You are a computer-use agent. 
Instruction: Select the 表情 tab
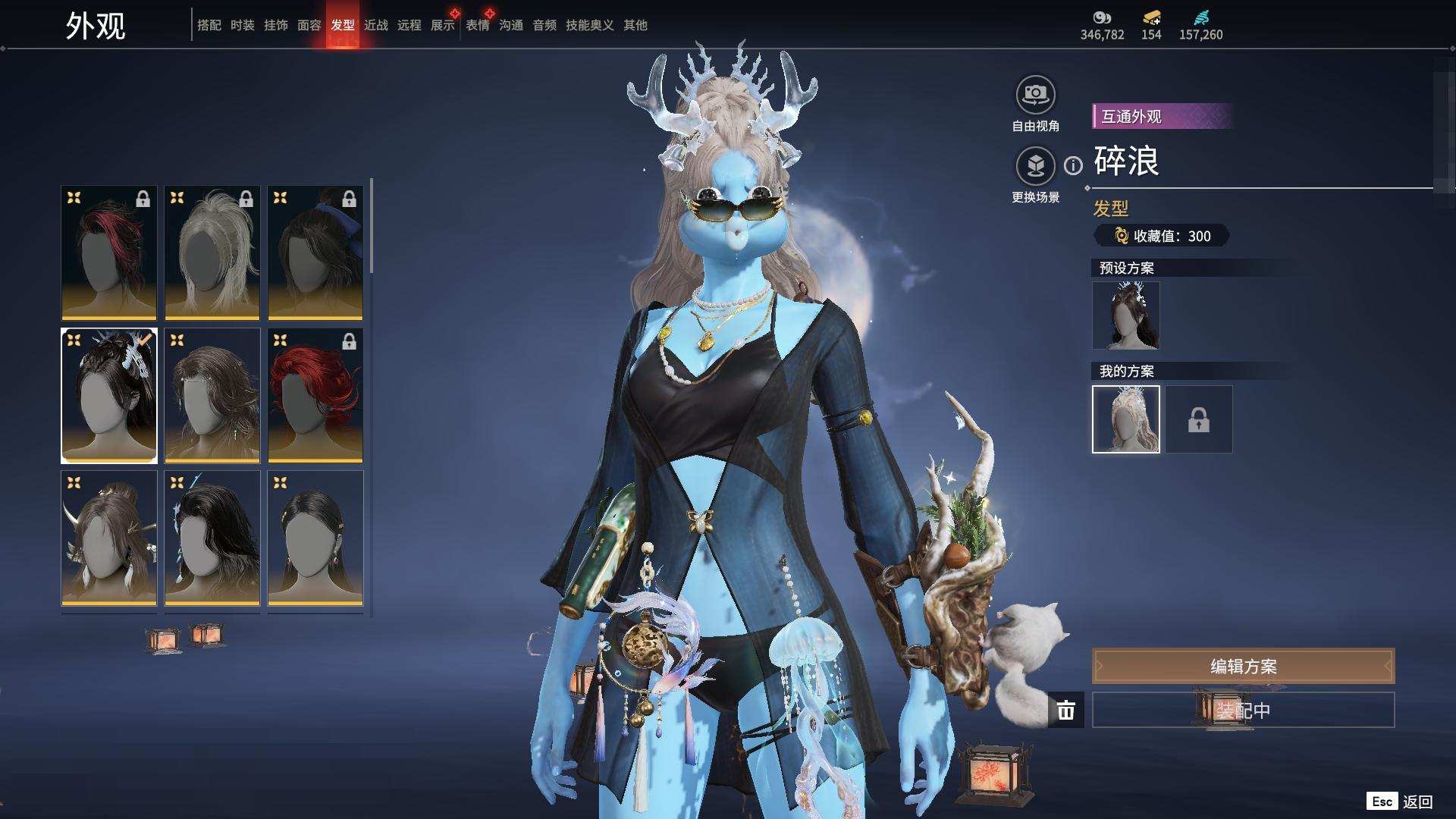pyautogui.click(x=477, y=25)
